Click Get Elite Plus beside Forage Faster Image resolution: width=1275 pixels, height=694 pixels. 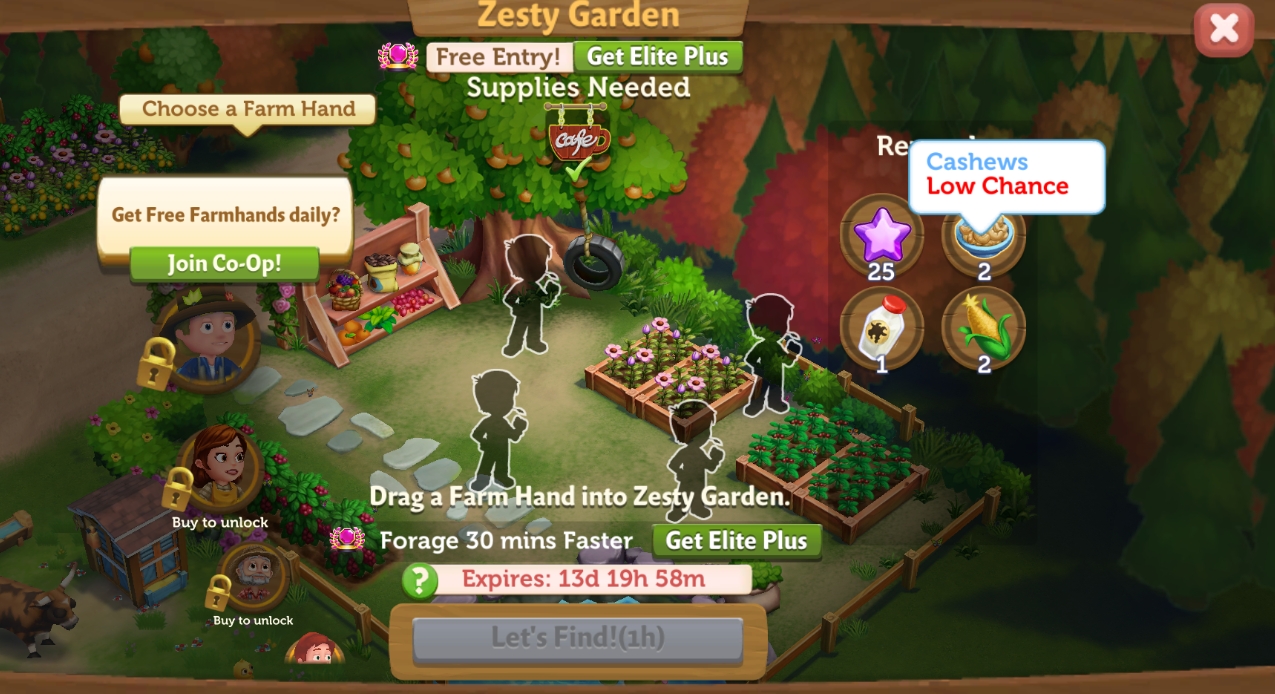736,541
